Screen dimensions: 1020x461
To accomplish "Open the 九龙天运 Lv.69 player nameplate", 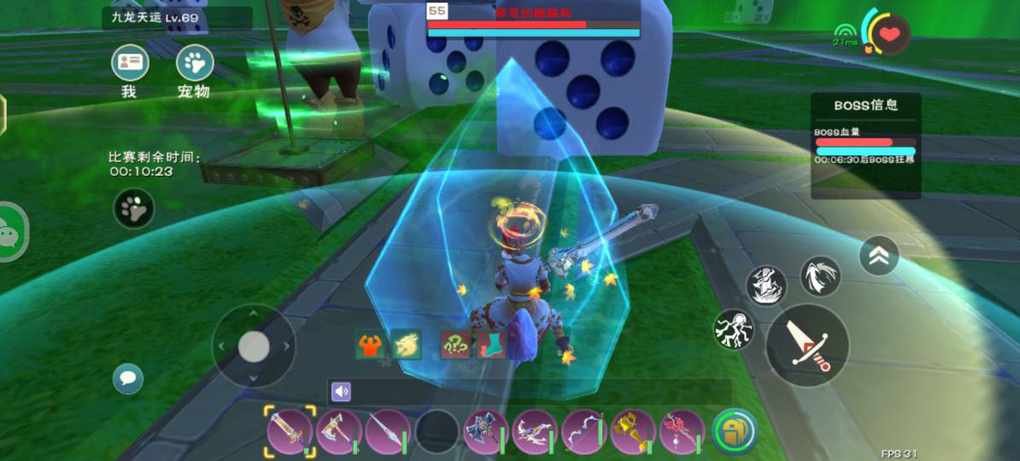I will [x=176, y=17].
